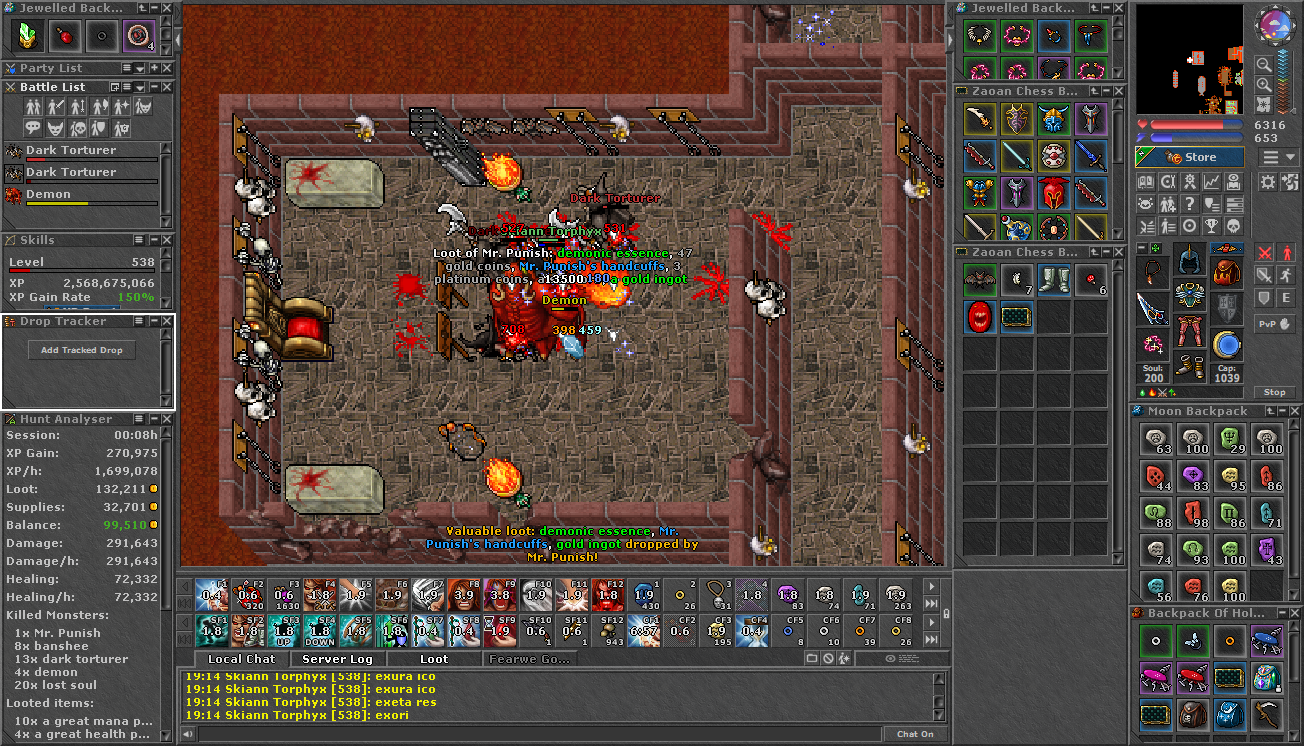Toggle the Chat On button
This screenshot has width=1304, height=746.
click(915, 734)
